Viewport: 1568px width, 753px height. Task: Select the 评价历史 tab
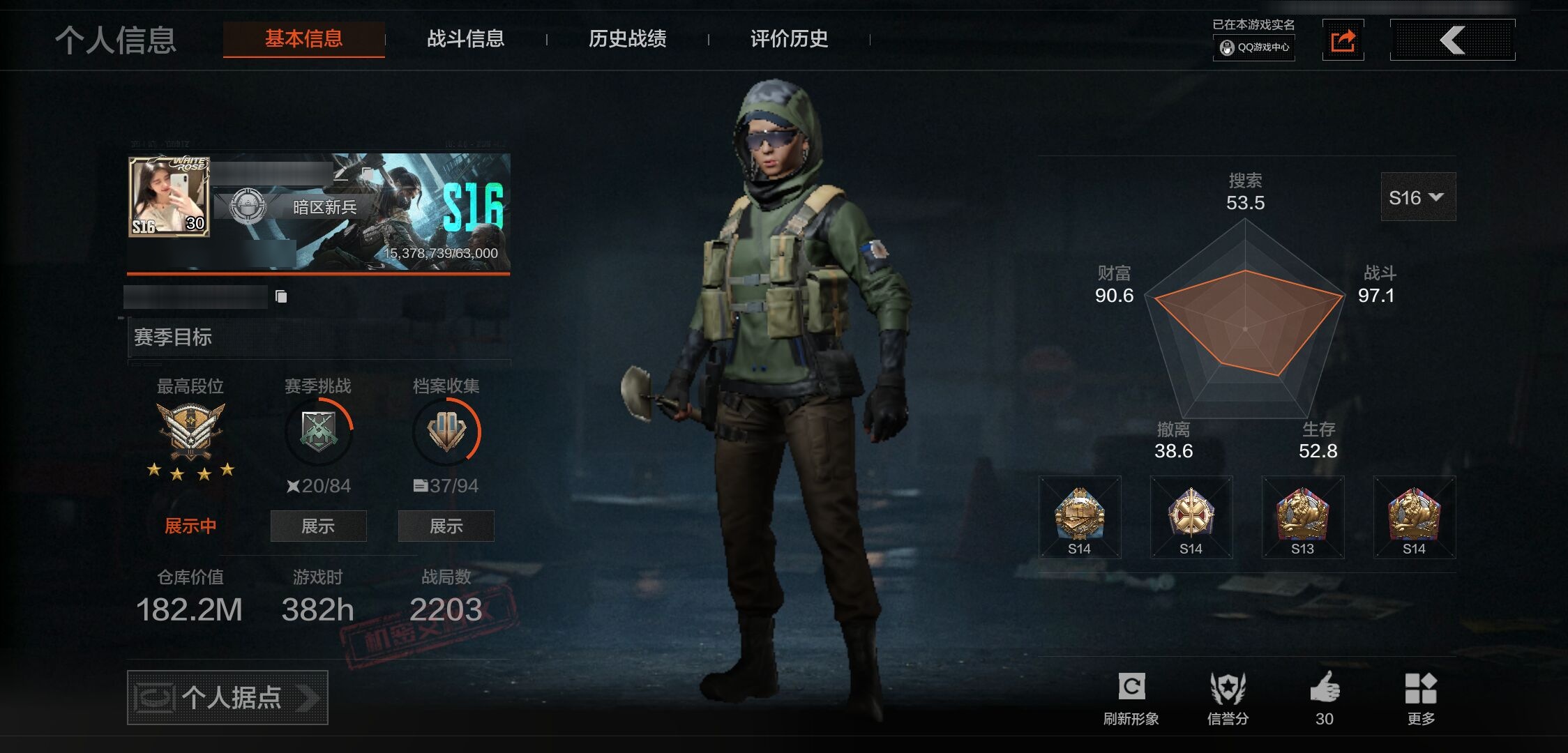[x=789, y=39]
